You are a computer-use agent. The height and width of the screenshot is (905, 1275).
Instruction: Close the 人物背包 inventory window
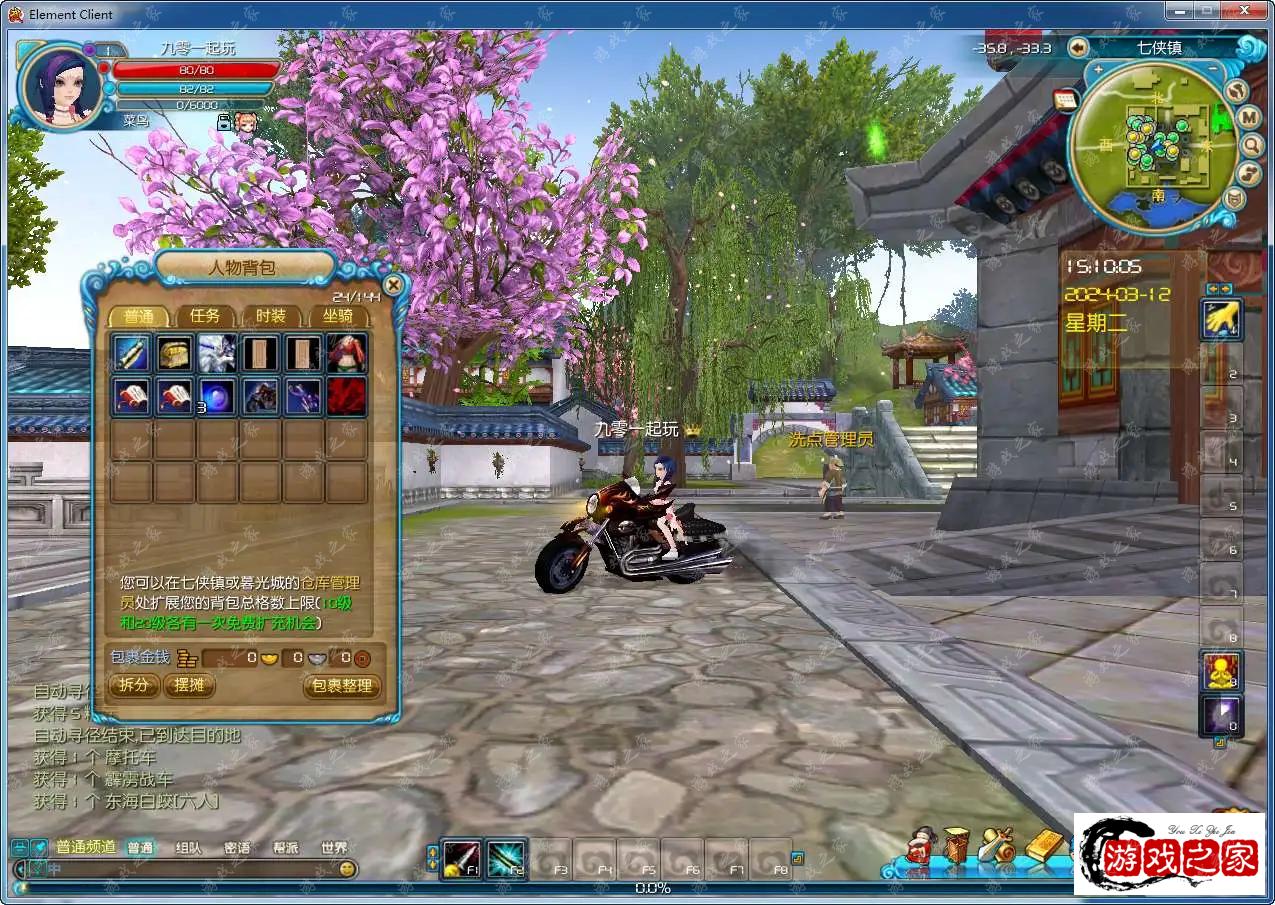click(394, 285)
